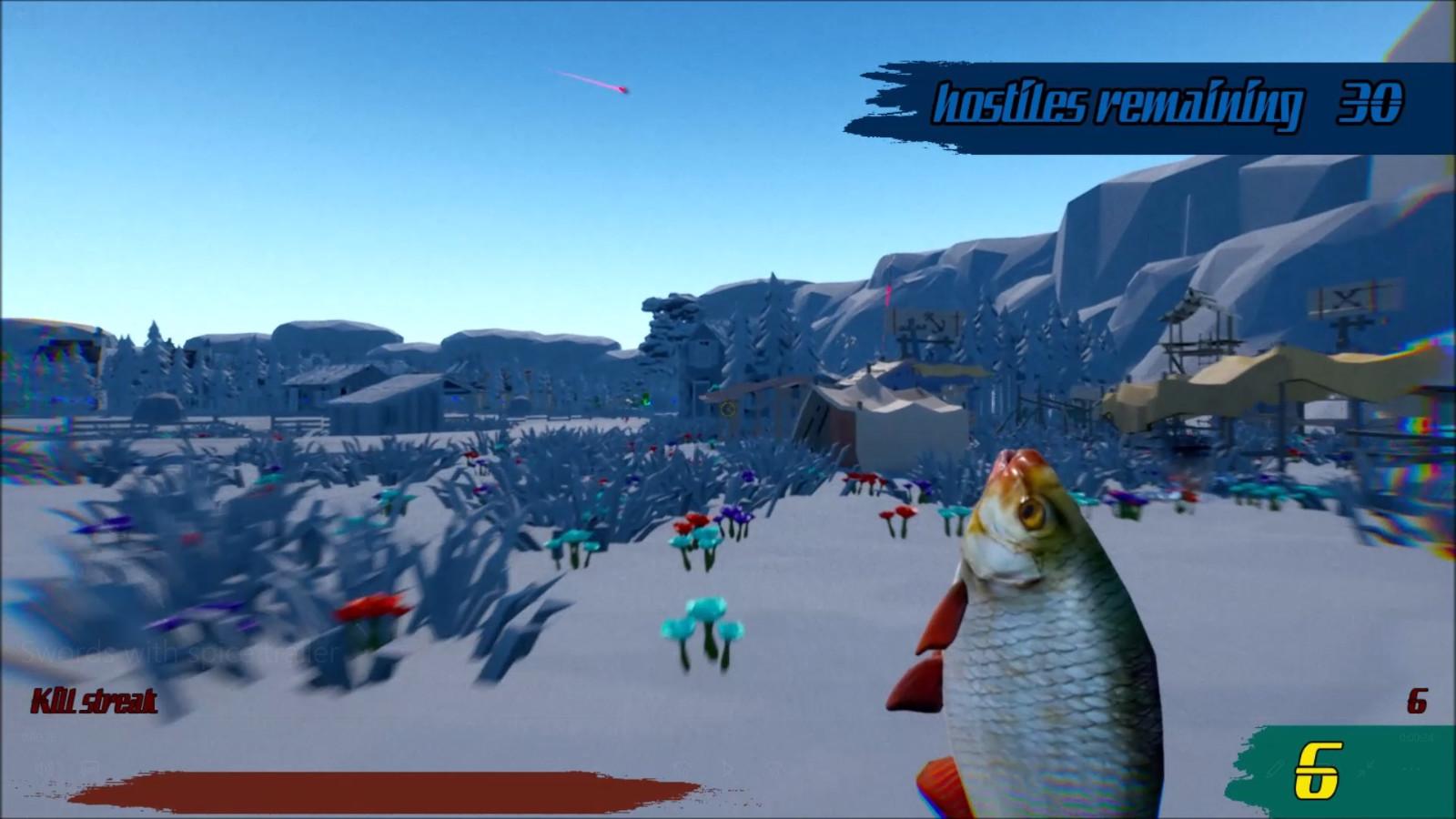Click the 'Swords with Spice trailer' title

182,652
